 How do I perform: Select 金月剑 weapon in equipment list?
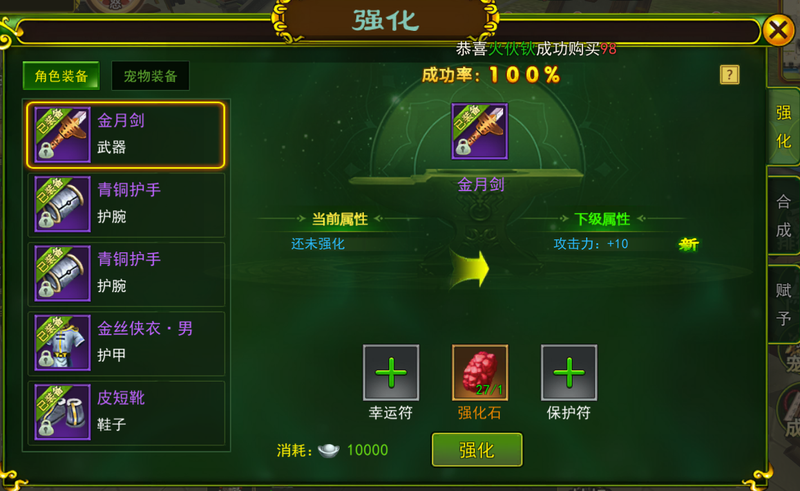pyautogui.click(x=126, y=134)
